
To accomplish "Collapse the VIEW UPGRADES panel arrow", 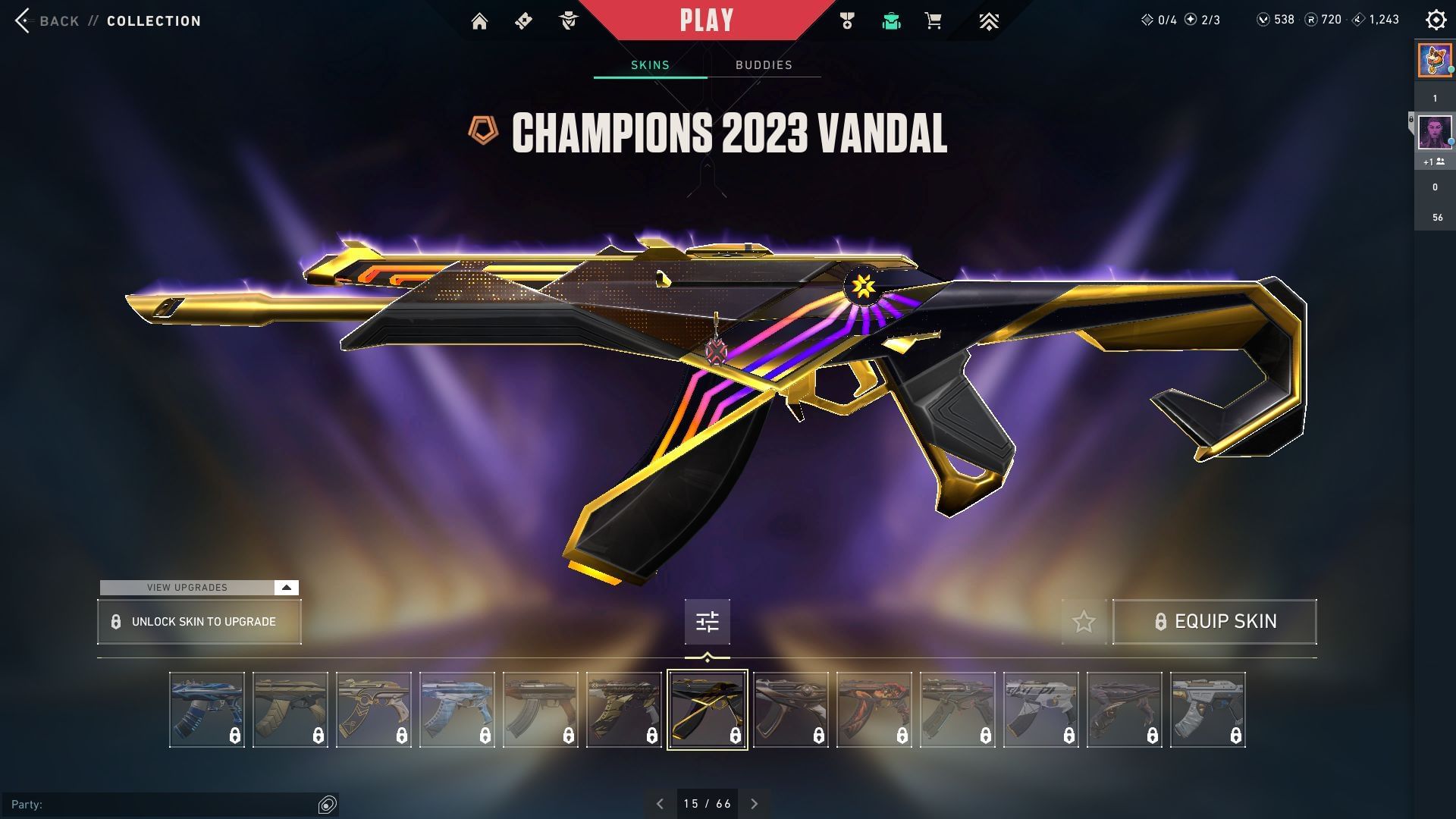I will tap(285, 587).
